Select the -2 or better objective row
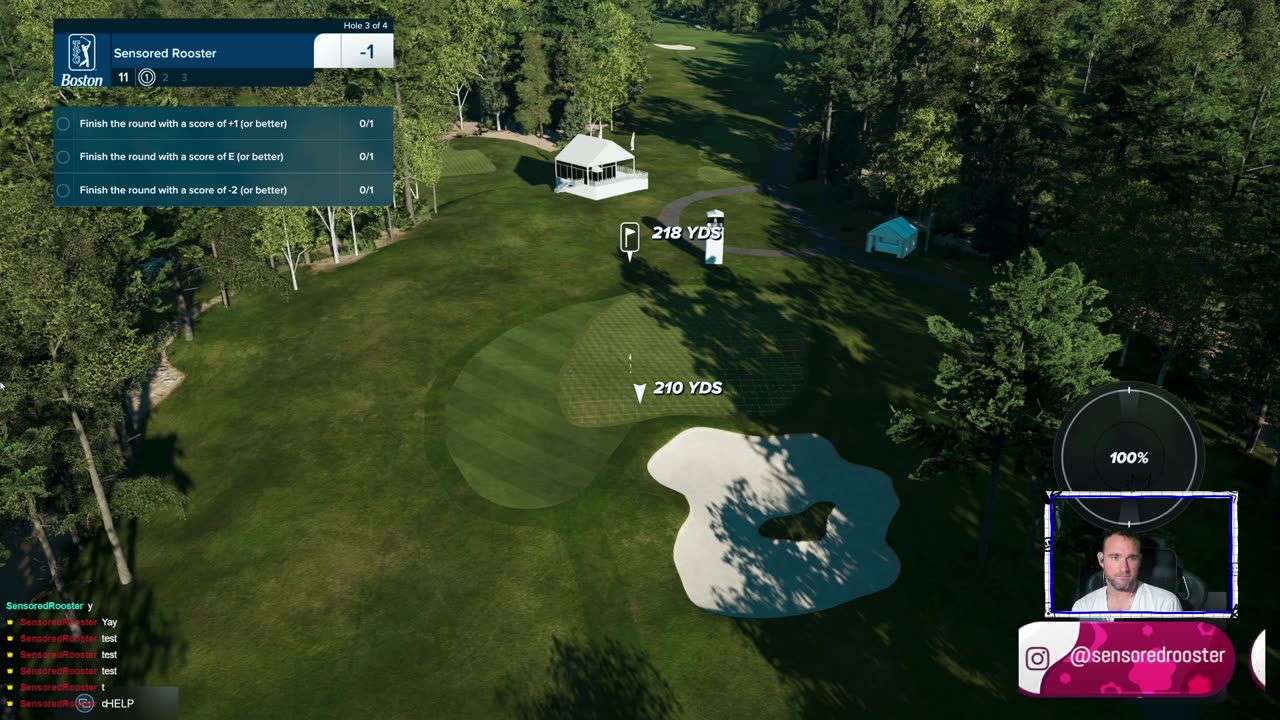Viewport: 1280px width, 720px height. pyautogui.click(x=222, y=190)
